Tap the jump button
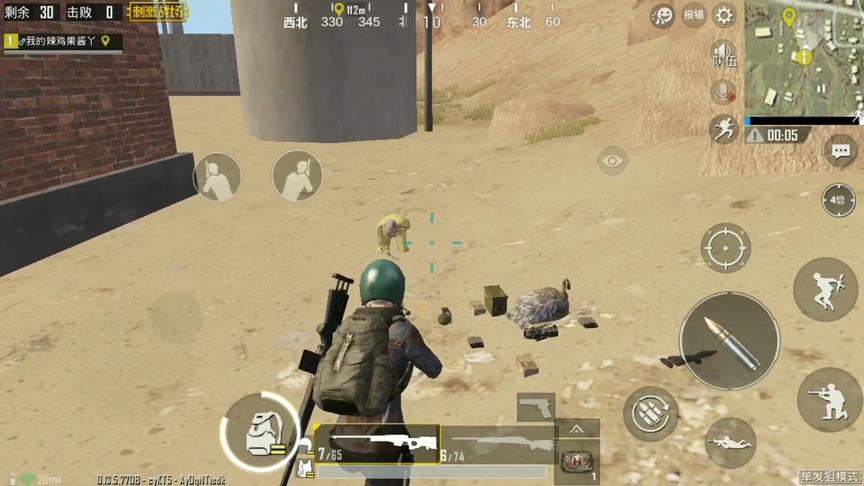 (825, 289)
